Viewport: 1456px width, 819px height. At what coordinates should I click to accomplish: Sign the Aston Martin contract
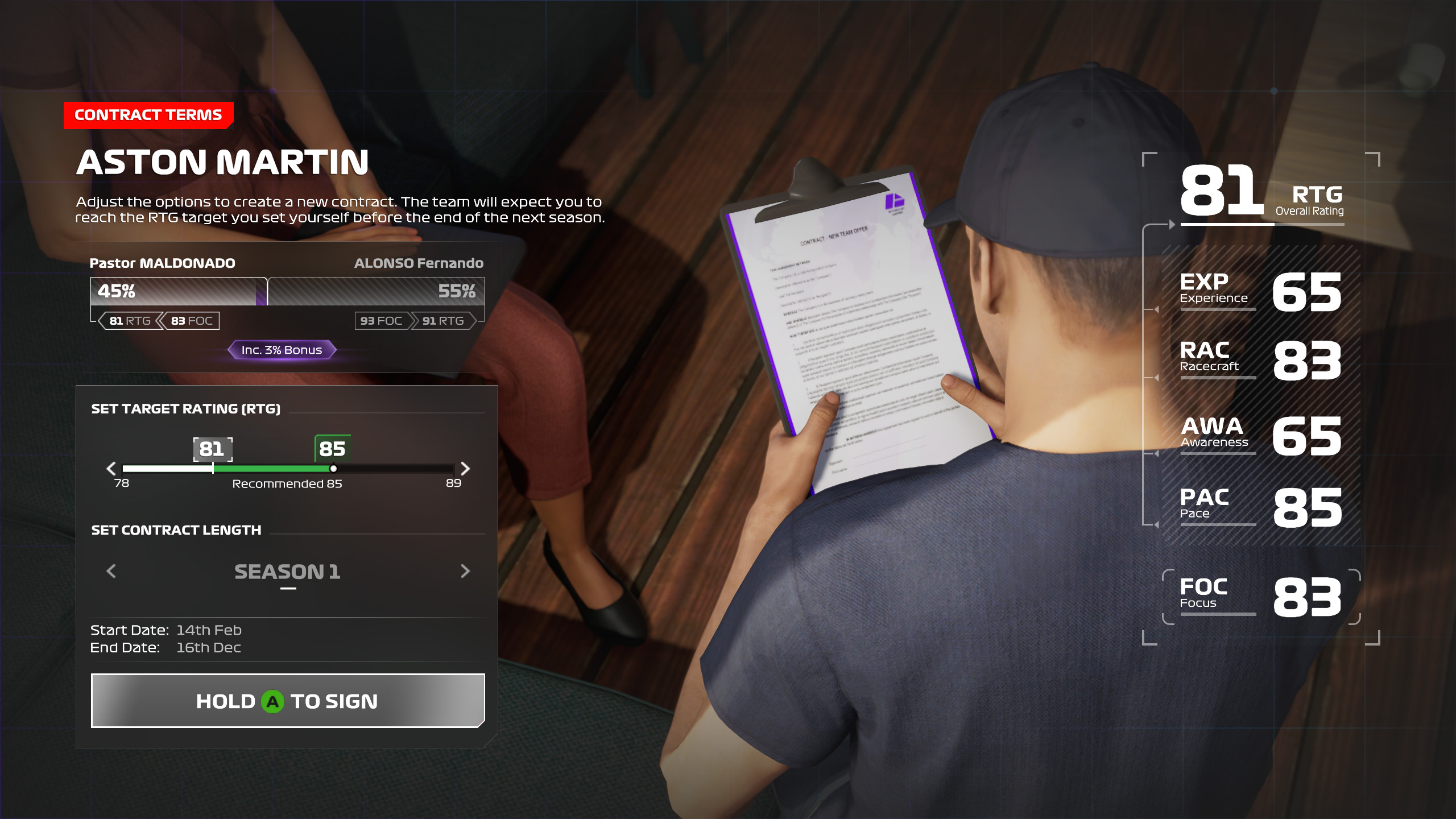[x=288, y=701]
